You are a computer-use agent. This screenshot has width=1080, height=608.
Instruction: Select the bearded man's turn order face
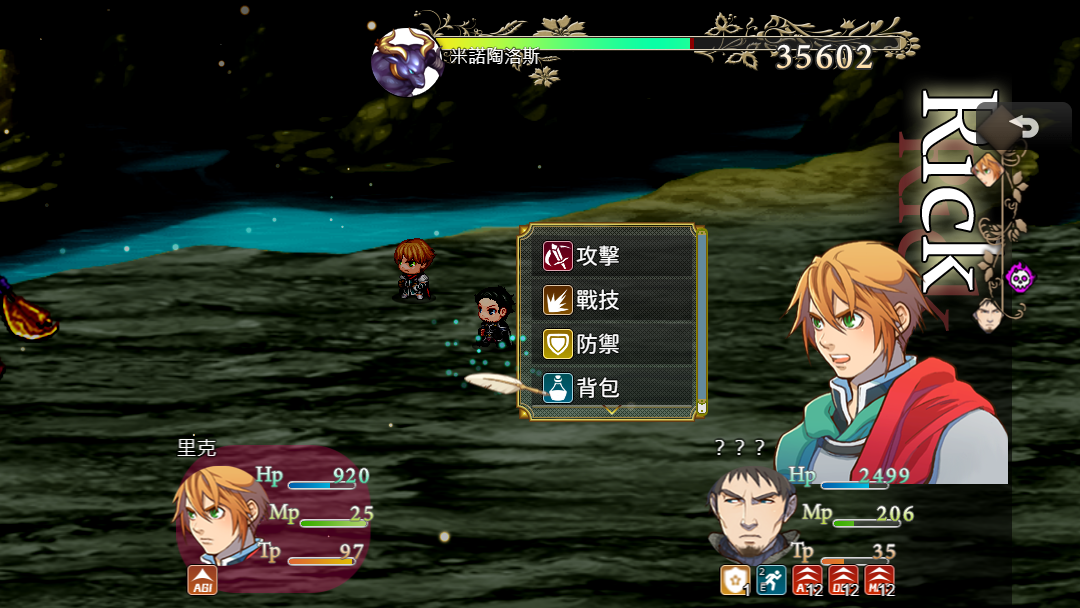[988, 314]
